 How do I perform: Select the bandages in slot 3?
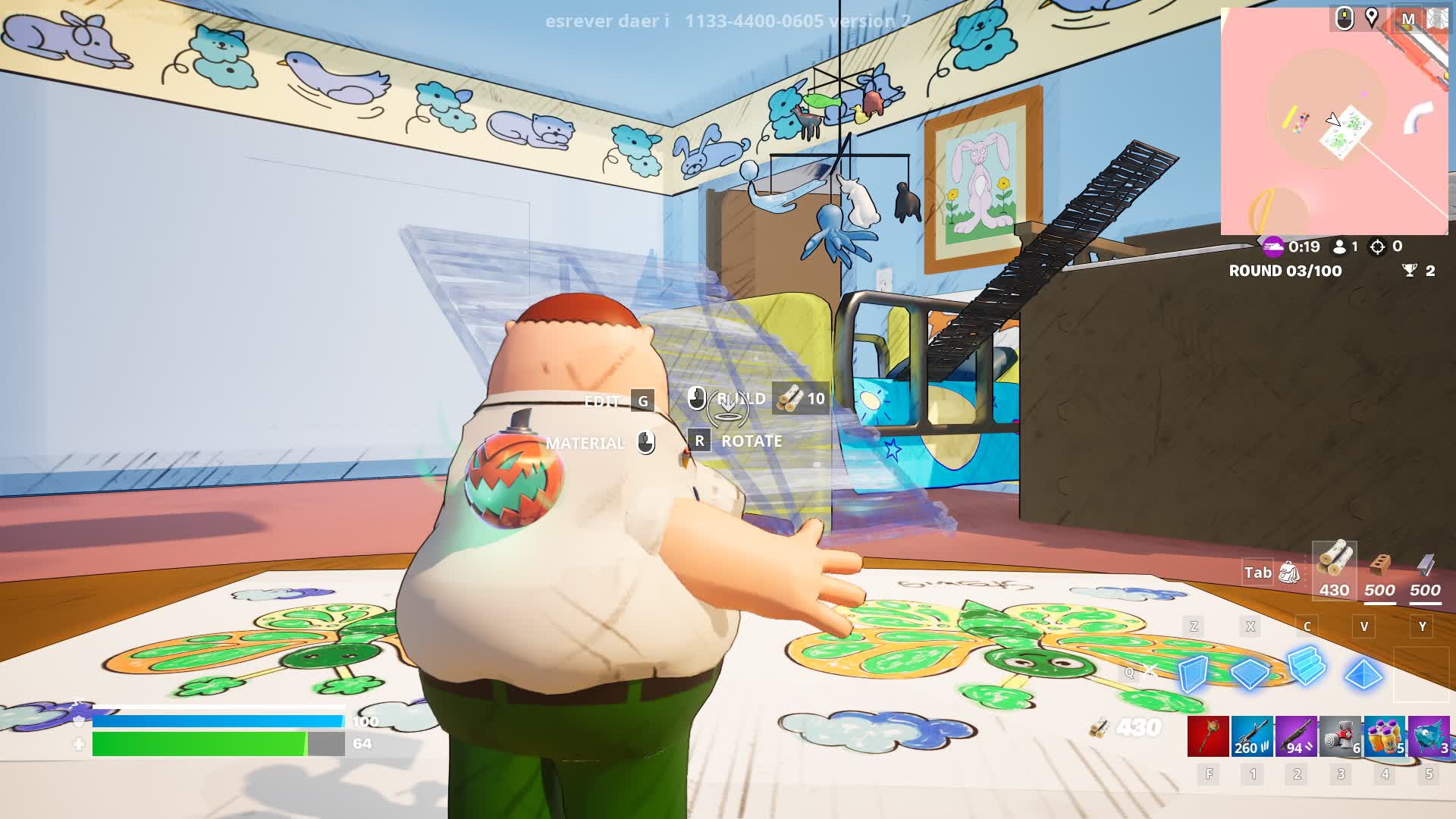coord(1340,738)
